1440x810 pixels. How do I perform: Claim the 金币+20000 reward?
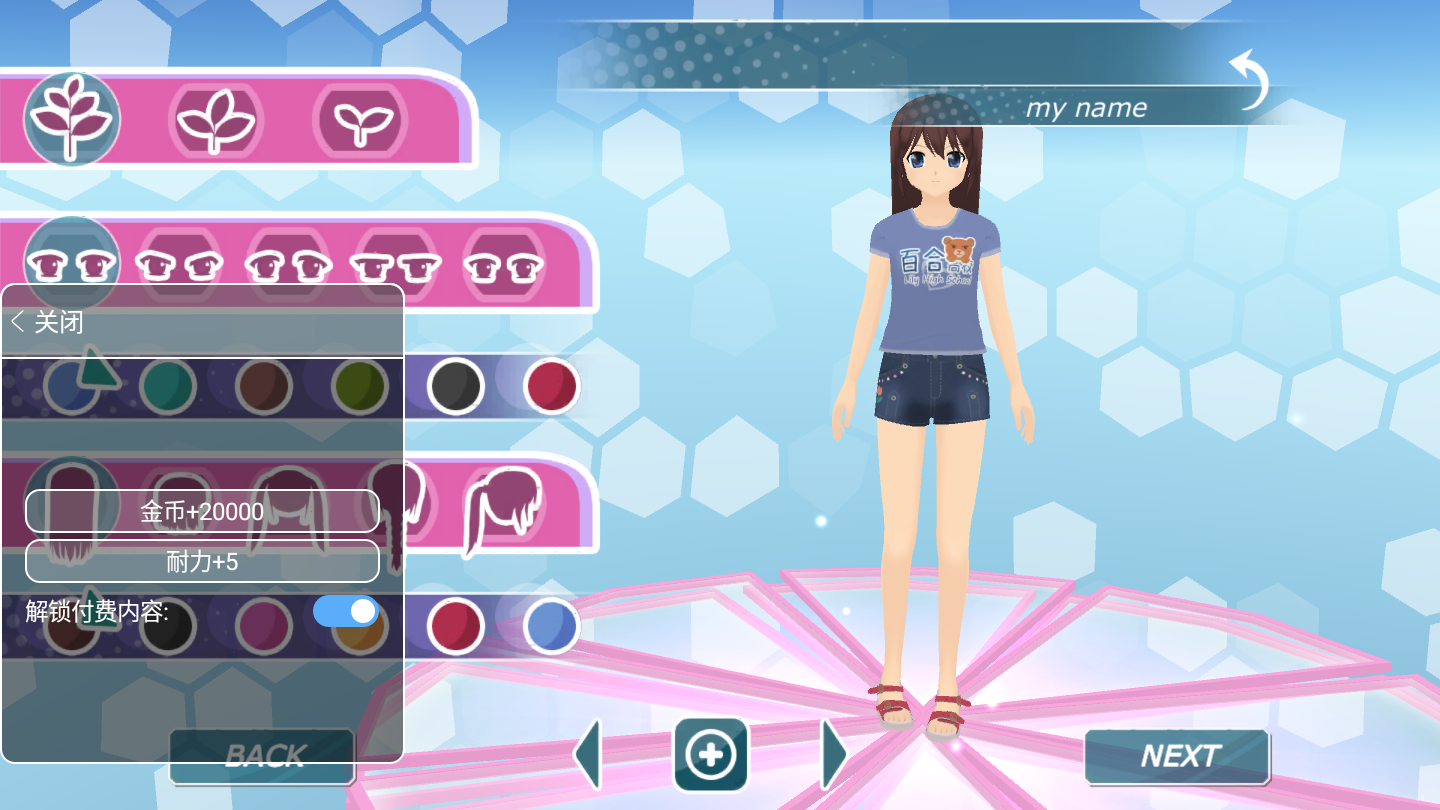pos(201,510)
